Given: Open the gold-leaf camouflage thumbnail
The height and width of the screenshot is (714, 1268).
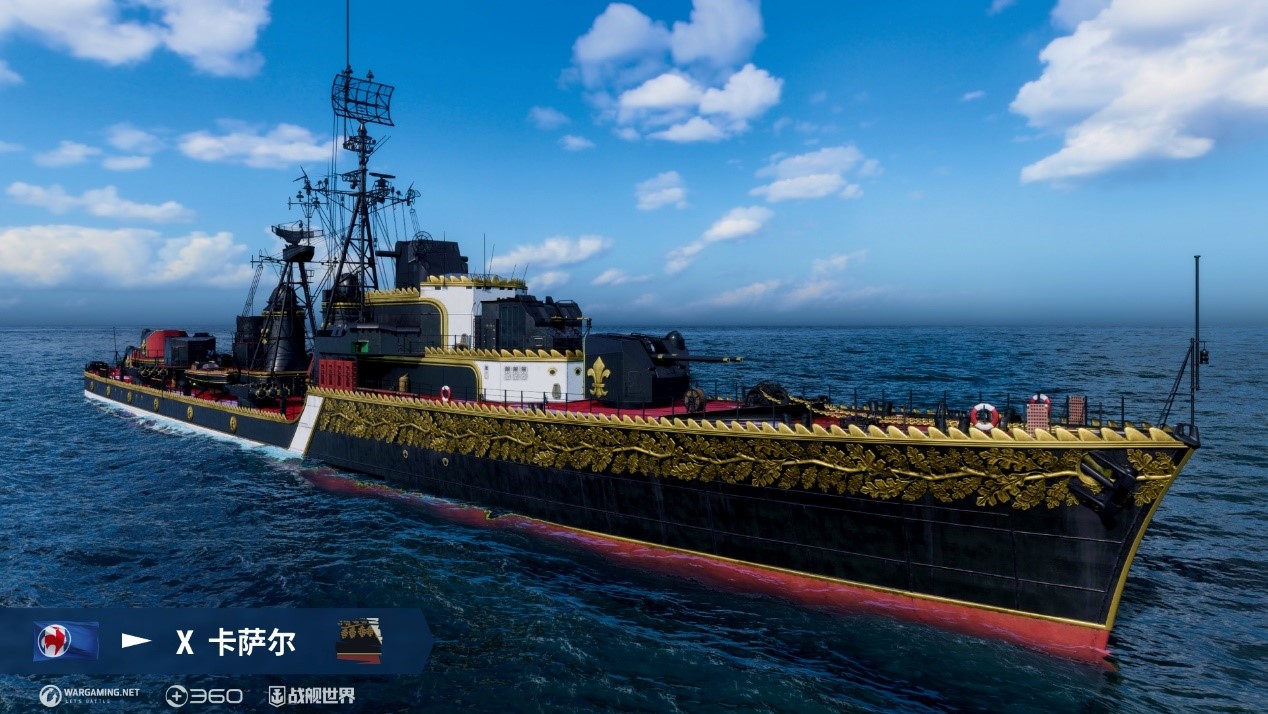Looking at the screenshot, I should click(x=359, y=640).
